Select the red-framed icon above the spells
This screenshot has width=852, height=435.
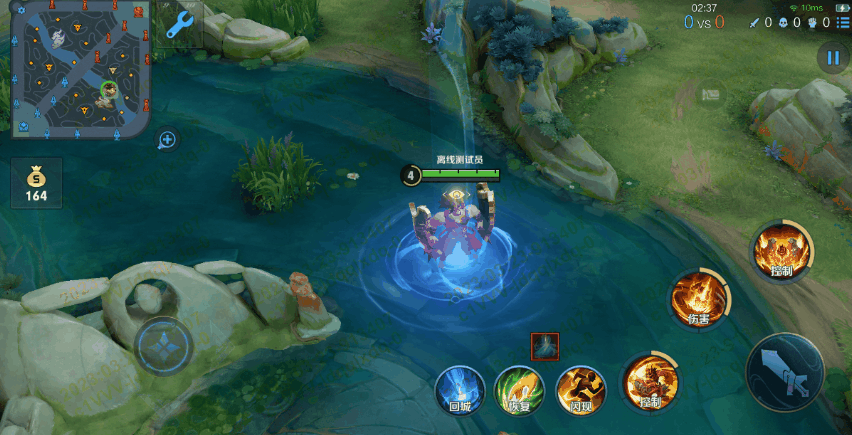[x=545, y=346]
